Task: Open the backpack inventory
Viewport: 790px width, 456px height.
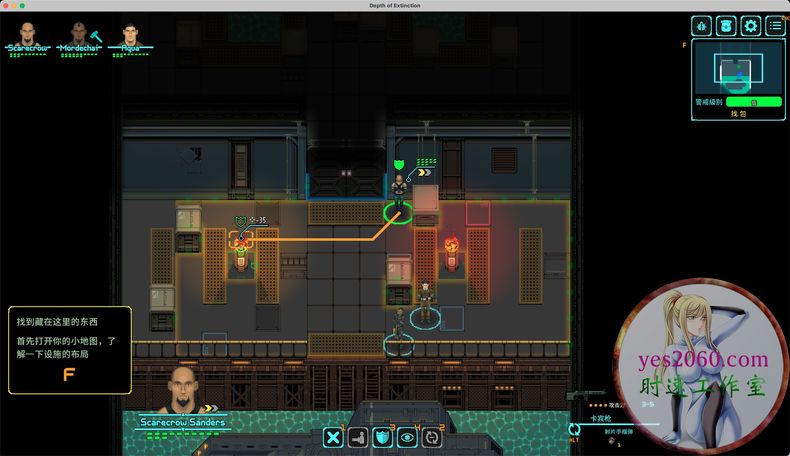Action: (x=726, y=26)
